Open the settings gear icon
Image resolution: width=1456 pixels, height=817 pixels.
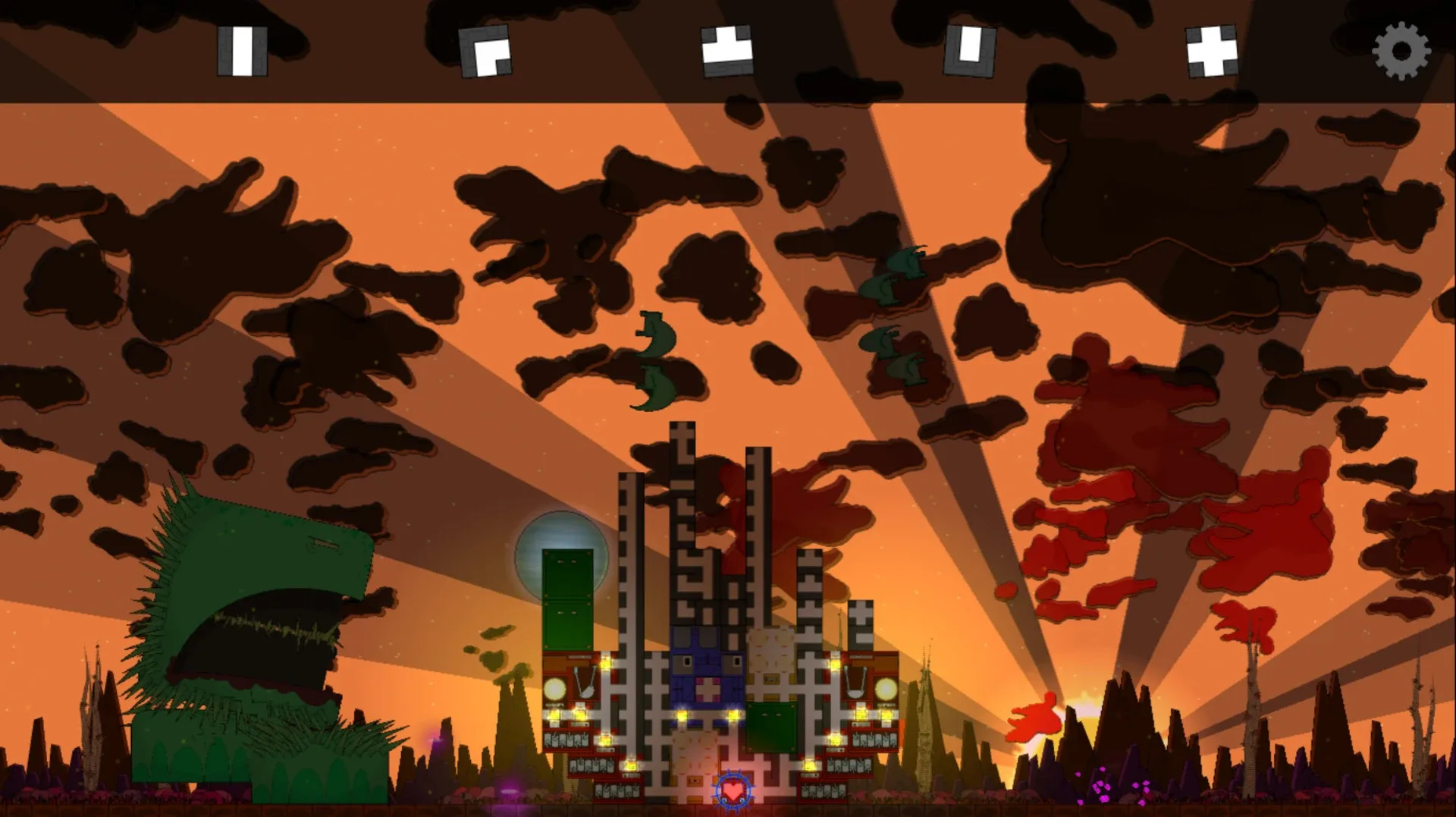coord(1401,52)
